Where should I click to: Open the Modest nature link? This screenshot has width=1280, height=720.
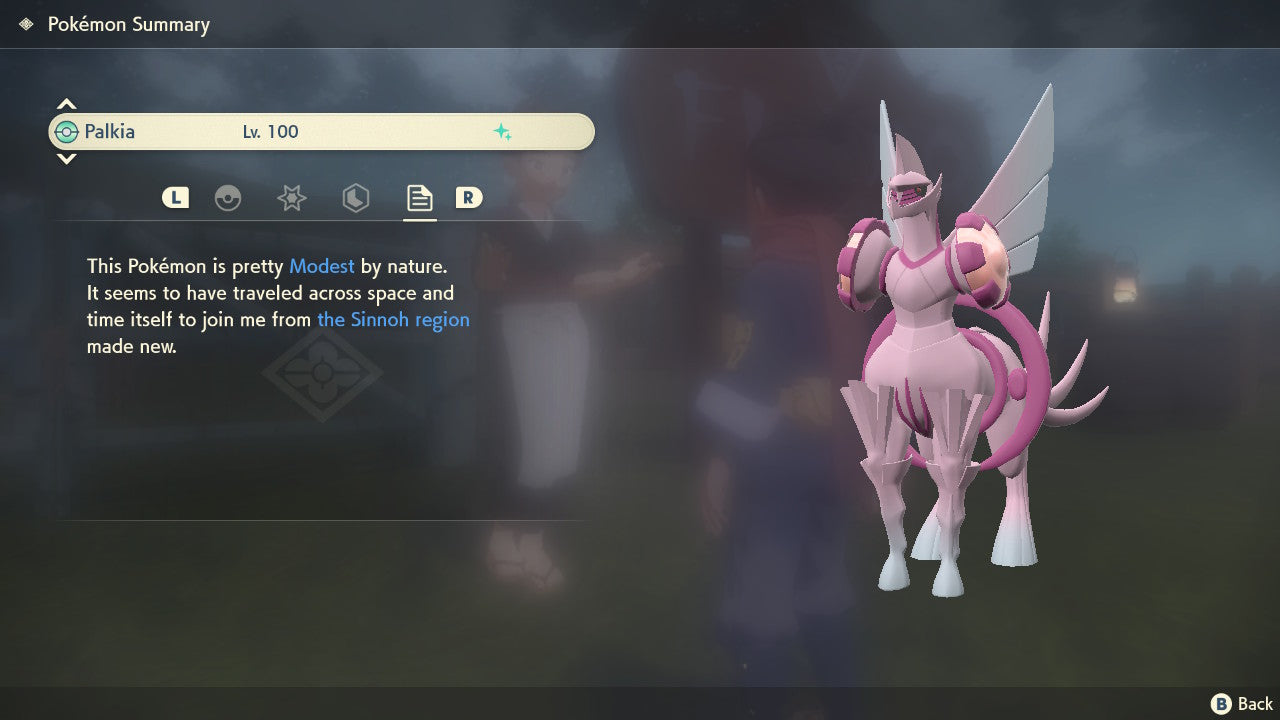321,266
